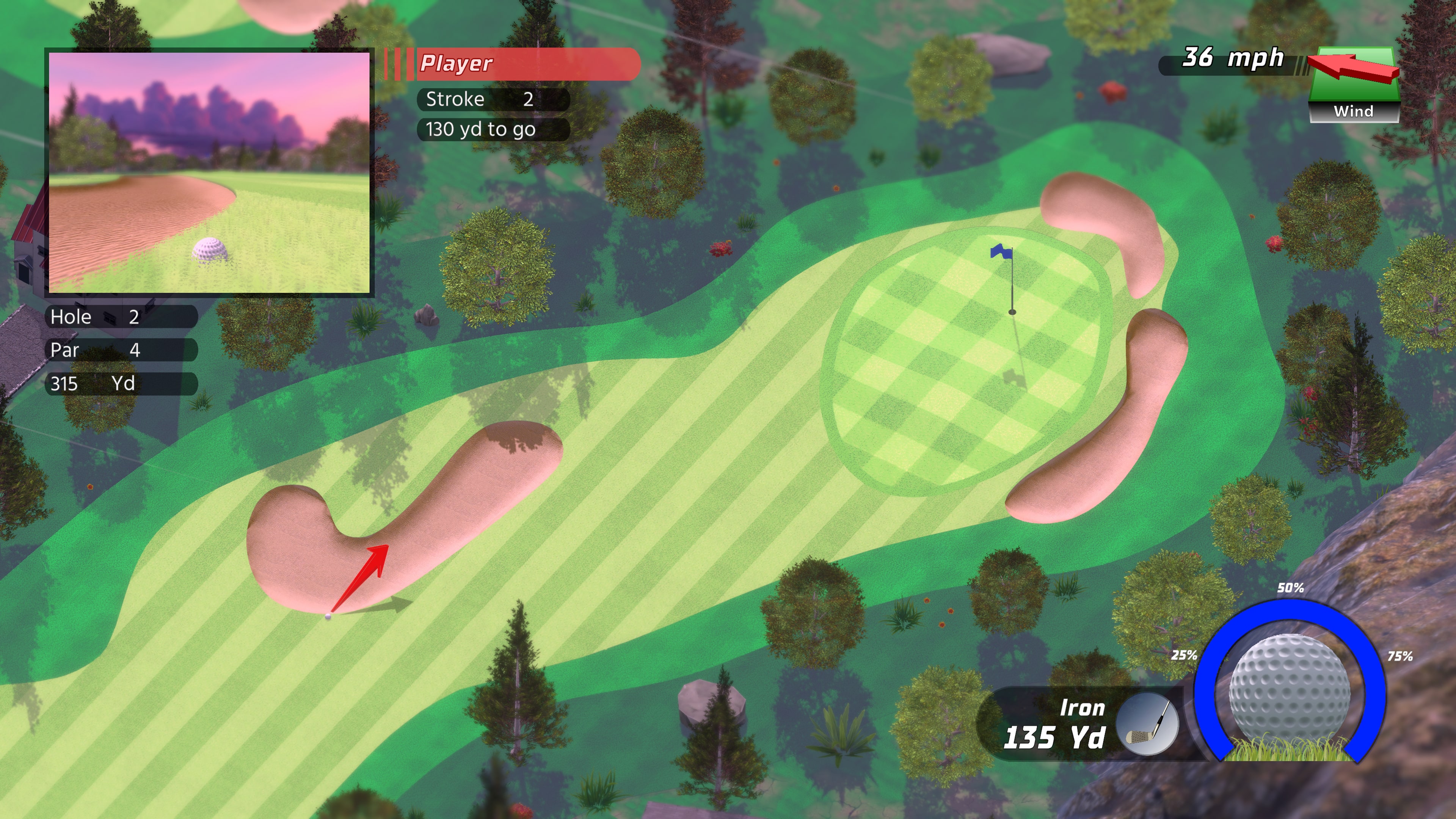Open the club selection via Iron 135 Yd panel

pyautogui.click(x=1057, y=723)
